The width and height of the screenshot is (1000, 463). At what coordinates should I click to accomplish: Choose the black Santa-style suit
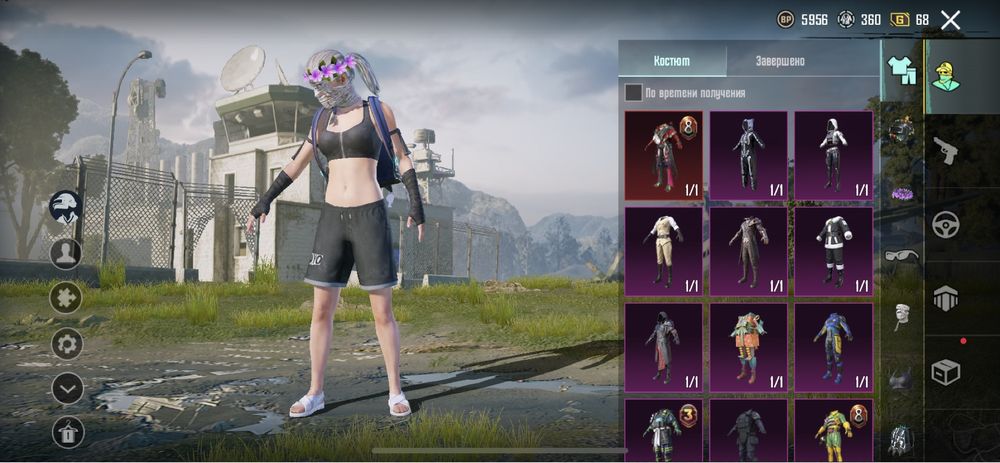click(x=833, y=251)
